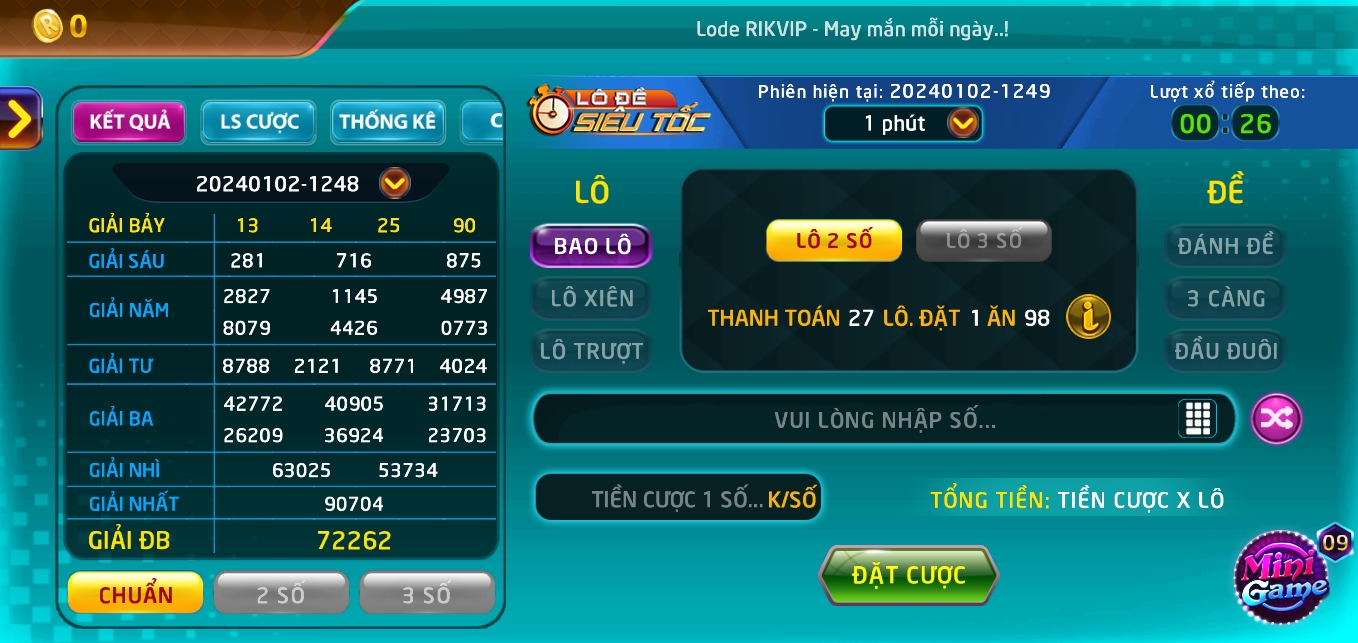
Task: Click the TIỀN CƯỢC 1 SỐ bet field
Action: tap(678, 499)
